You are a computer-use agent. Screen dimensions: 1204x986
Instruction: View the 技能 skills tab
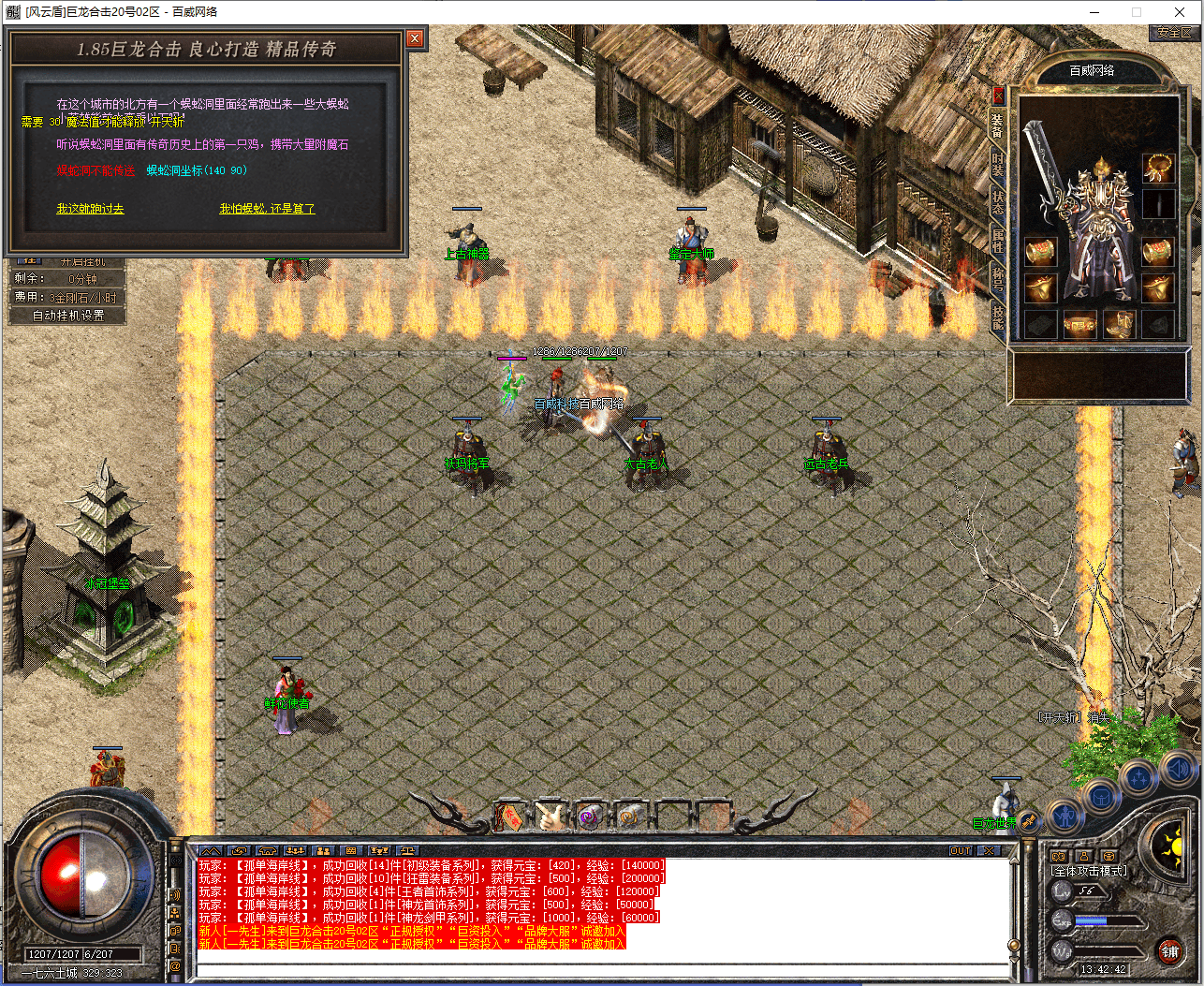point(998,316)
